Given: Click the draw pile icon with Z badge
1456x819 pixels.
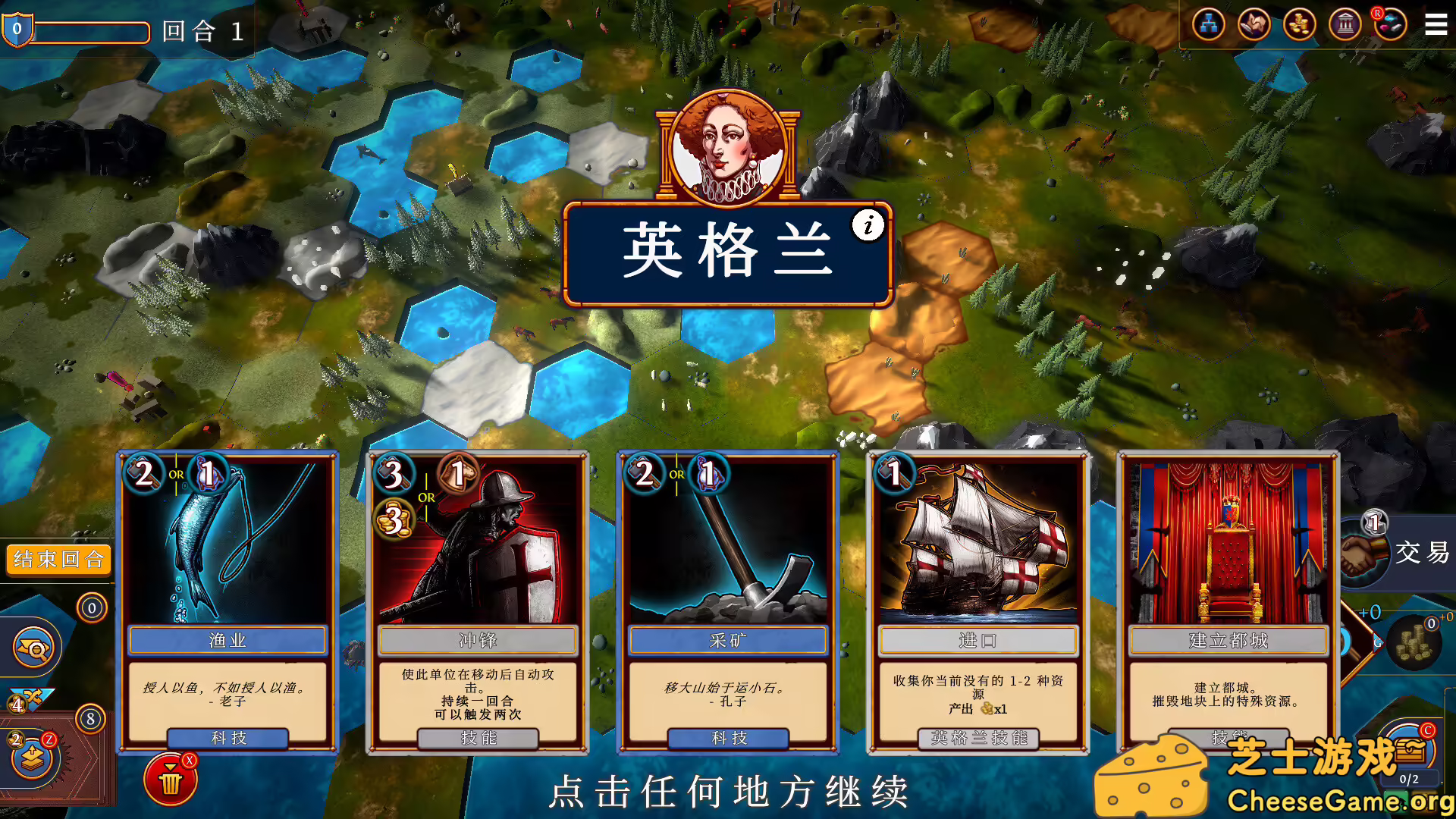Looking at the screenshot, I should [x=30, y=758].
